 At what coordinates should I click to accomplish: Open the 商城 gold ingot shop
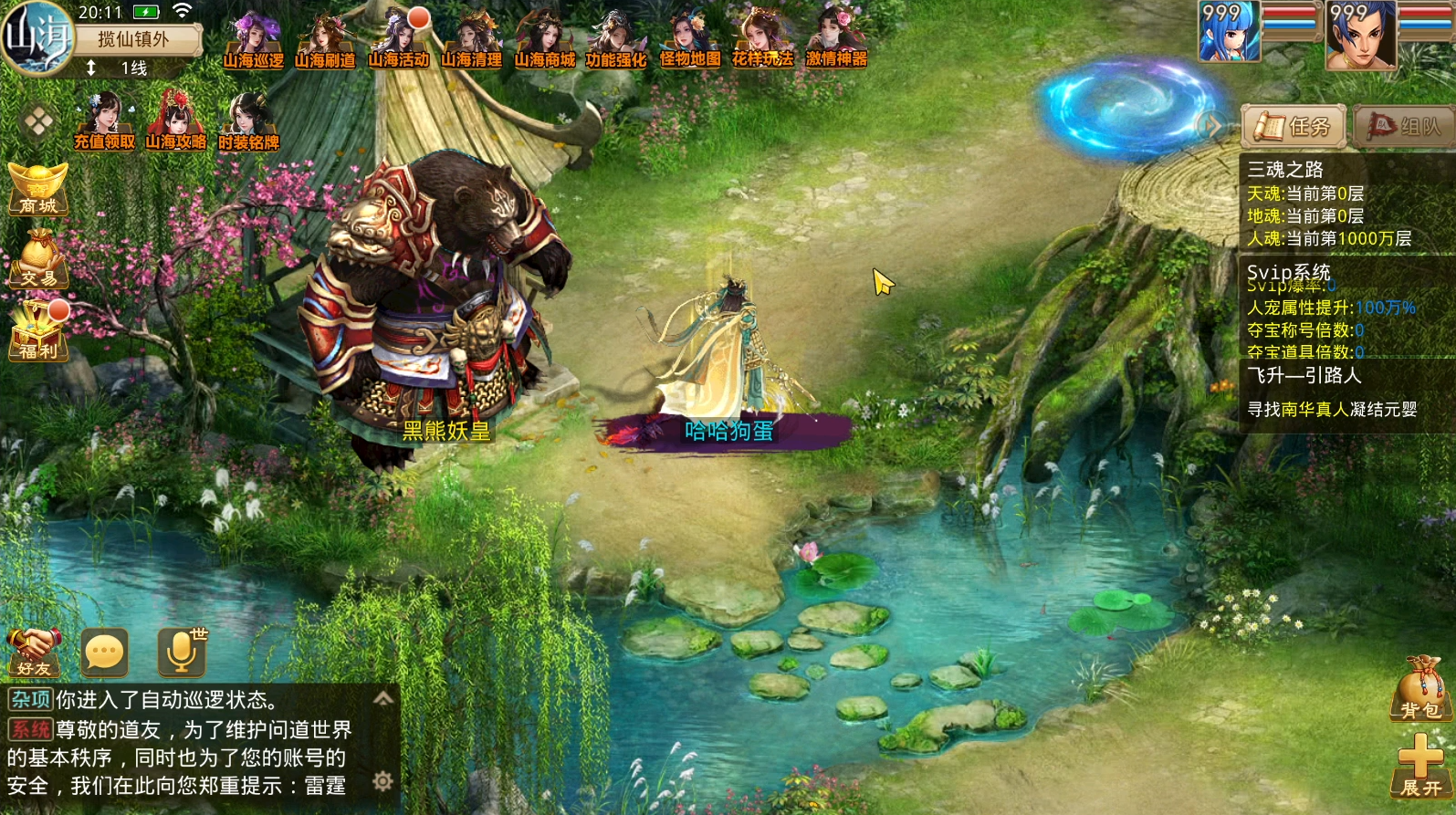click(x=38, y=189)
